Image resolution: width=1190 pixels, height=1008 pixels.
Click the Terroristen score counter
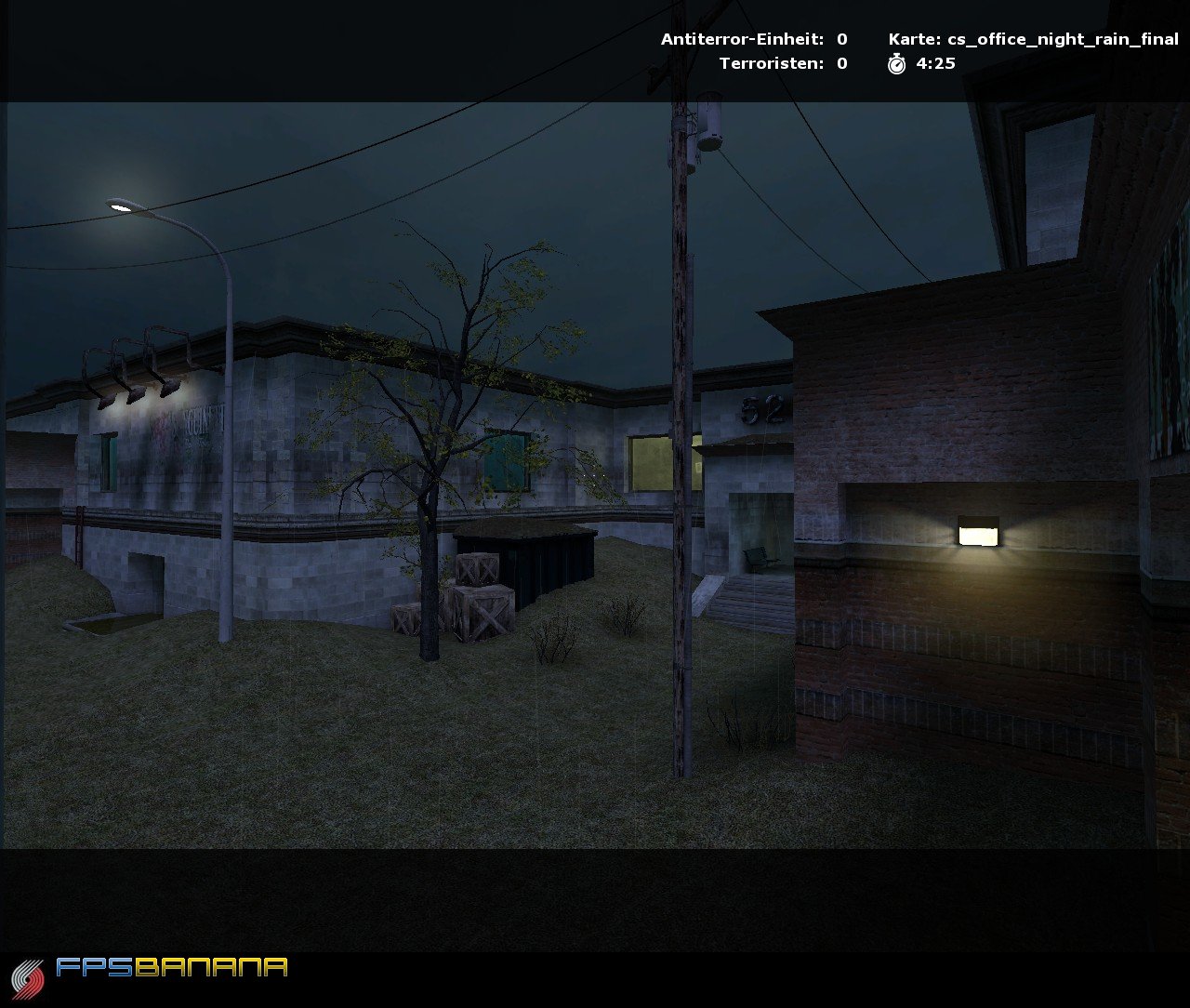tap(840, 65)
